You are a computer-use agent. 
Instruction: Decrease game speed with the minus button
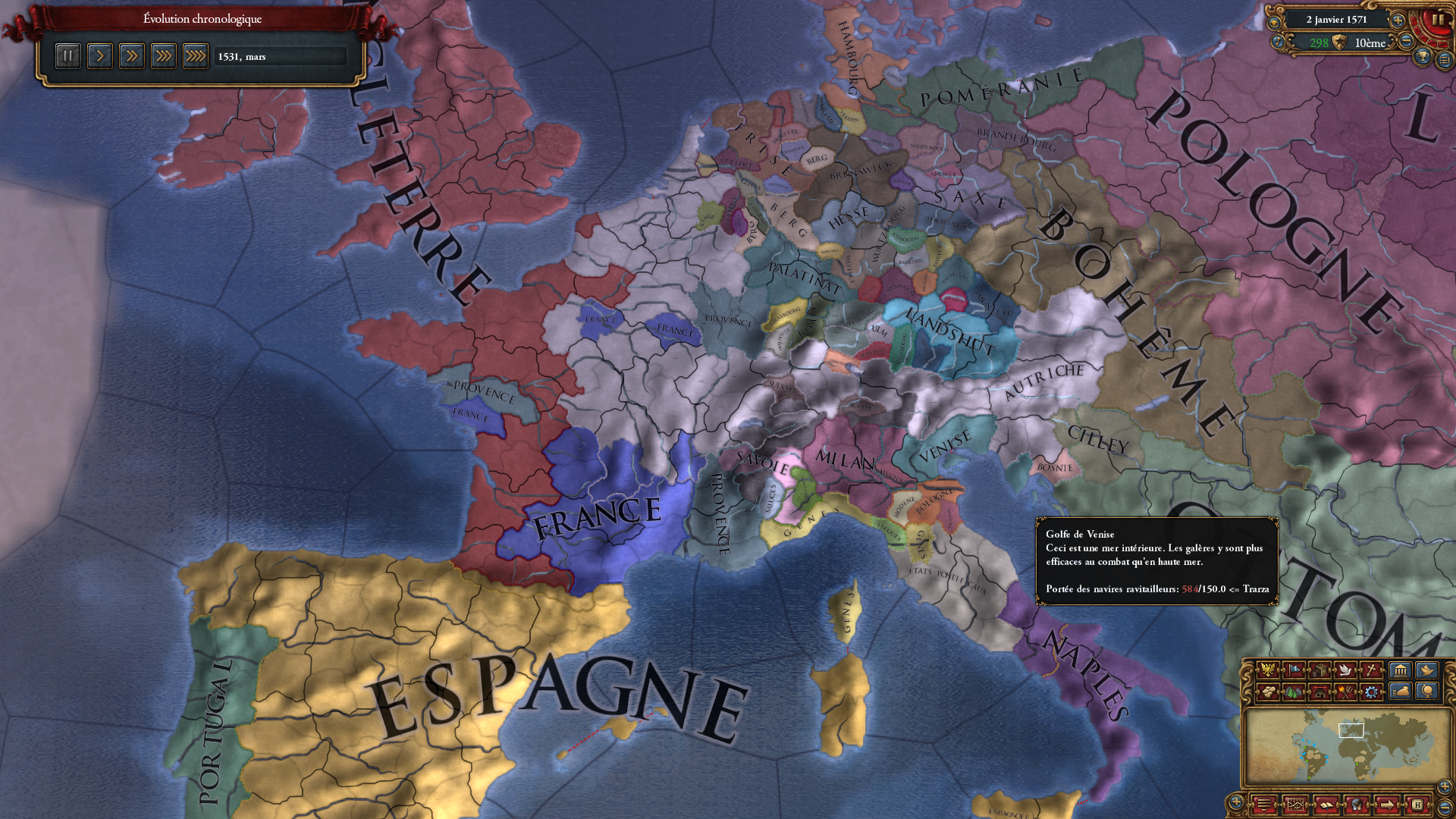coord(1406,42)
